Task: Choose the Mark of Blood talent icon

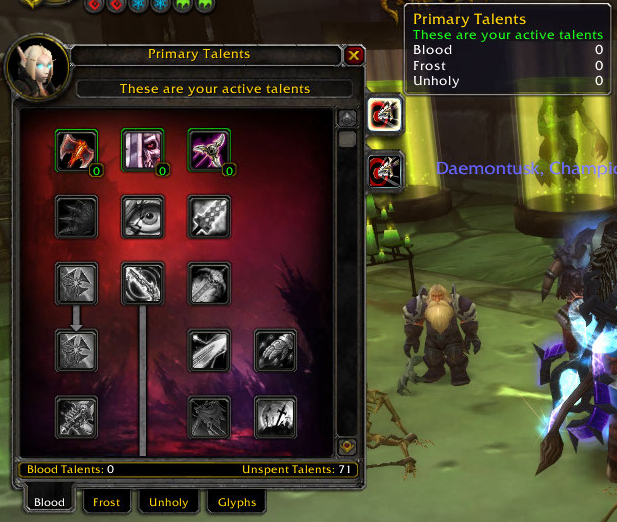Action: tap(275, 417)
